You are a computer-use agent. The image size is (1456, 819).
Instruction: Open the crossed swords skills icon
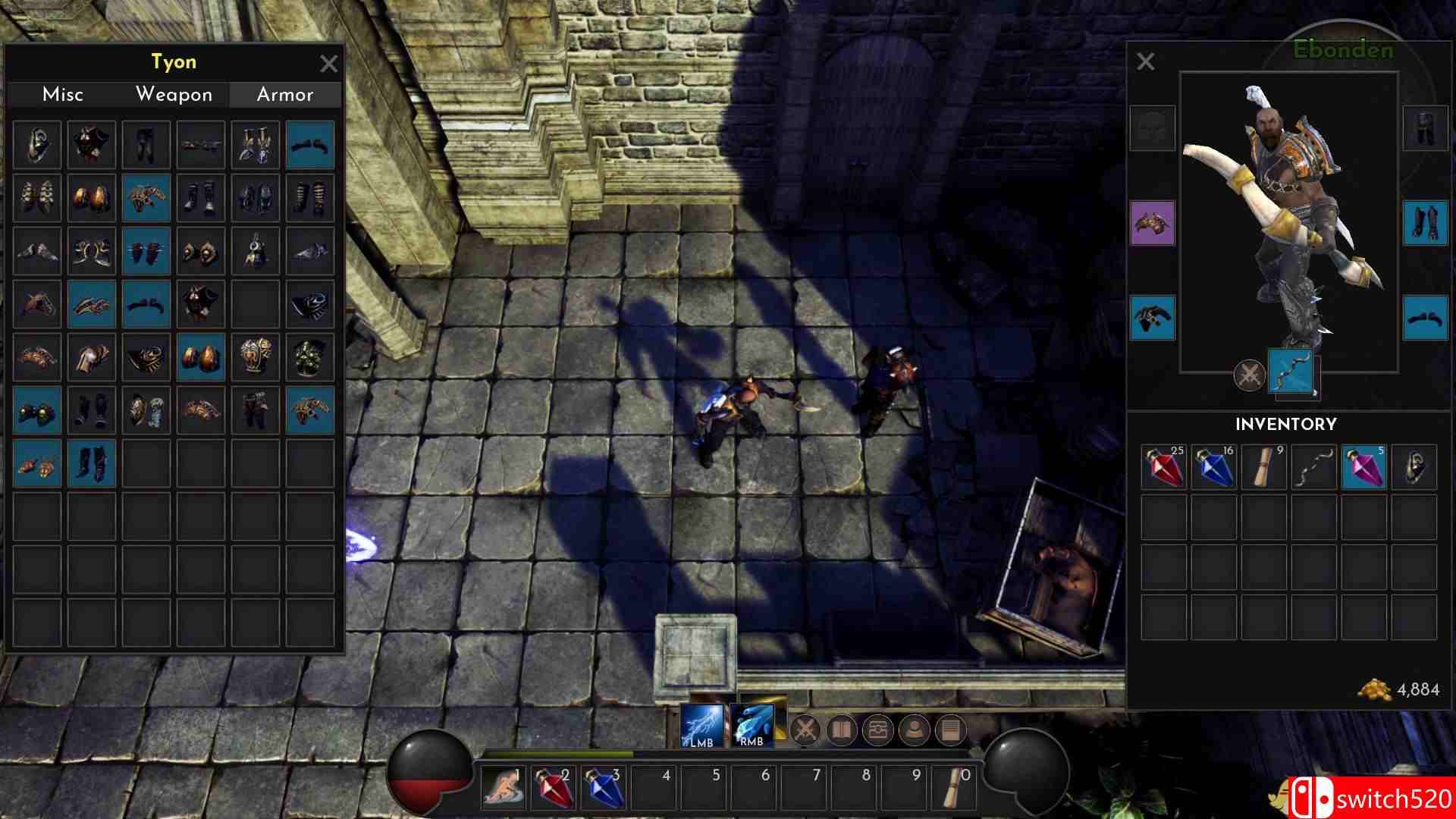(805, 730)
